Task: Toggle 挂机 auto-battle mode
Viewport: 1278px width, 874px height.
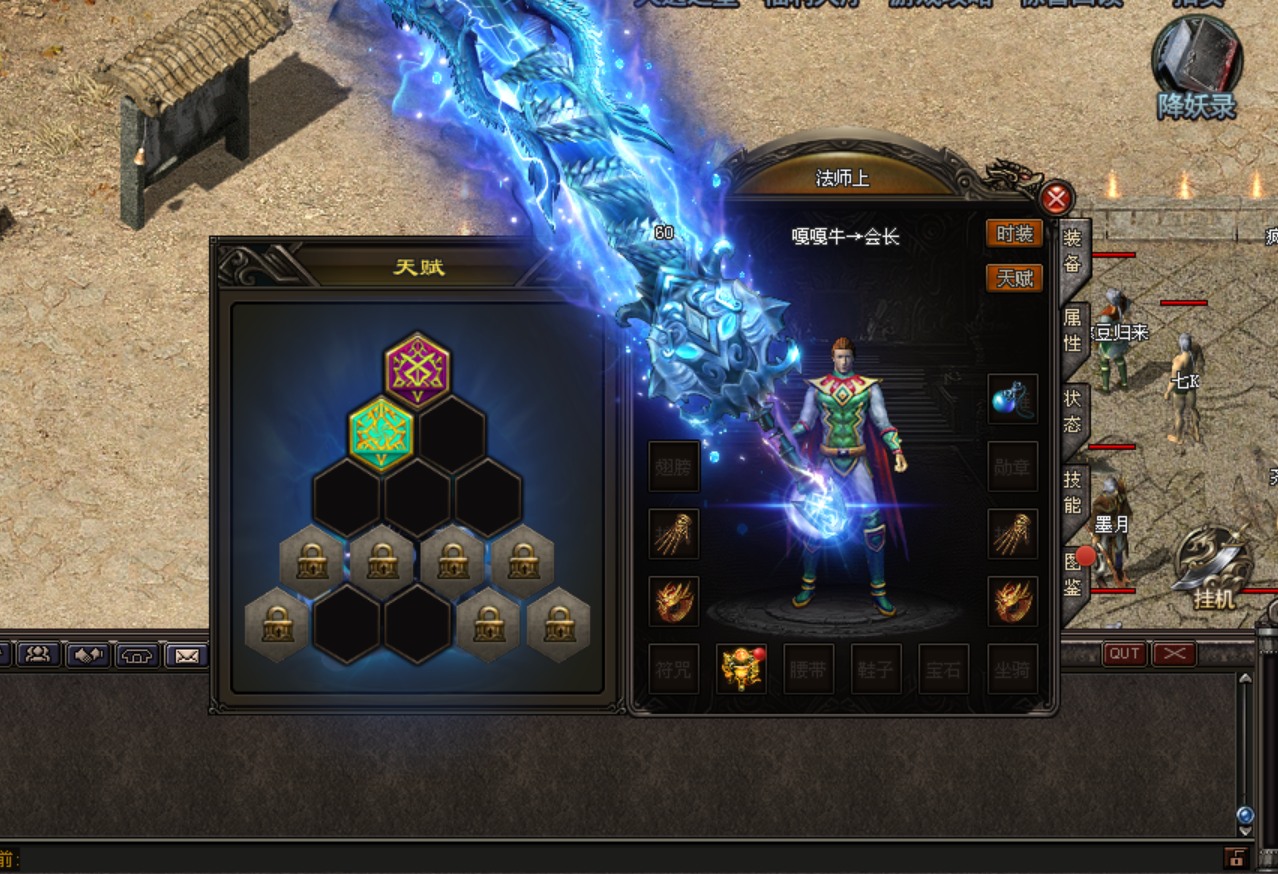Action: tap(1213, 568)
